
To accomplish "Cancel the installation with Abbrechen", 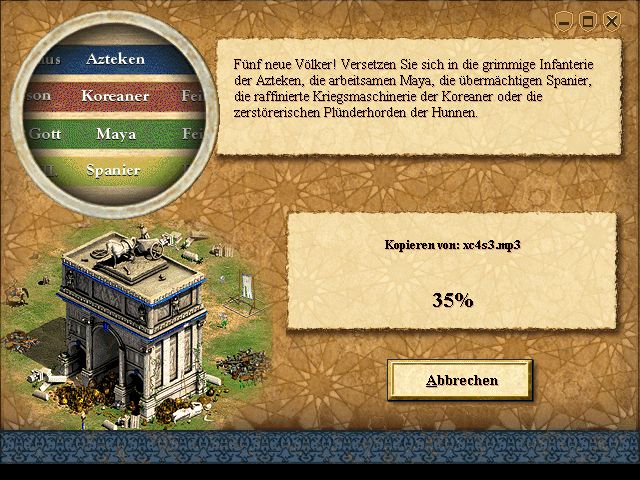I will (x=460, y=380).
